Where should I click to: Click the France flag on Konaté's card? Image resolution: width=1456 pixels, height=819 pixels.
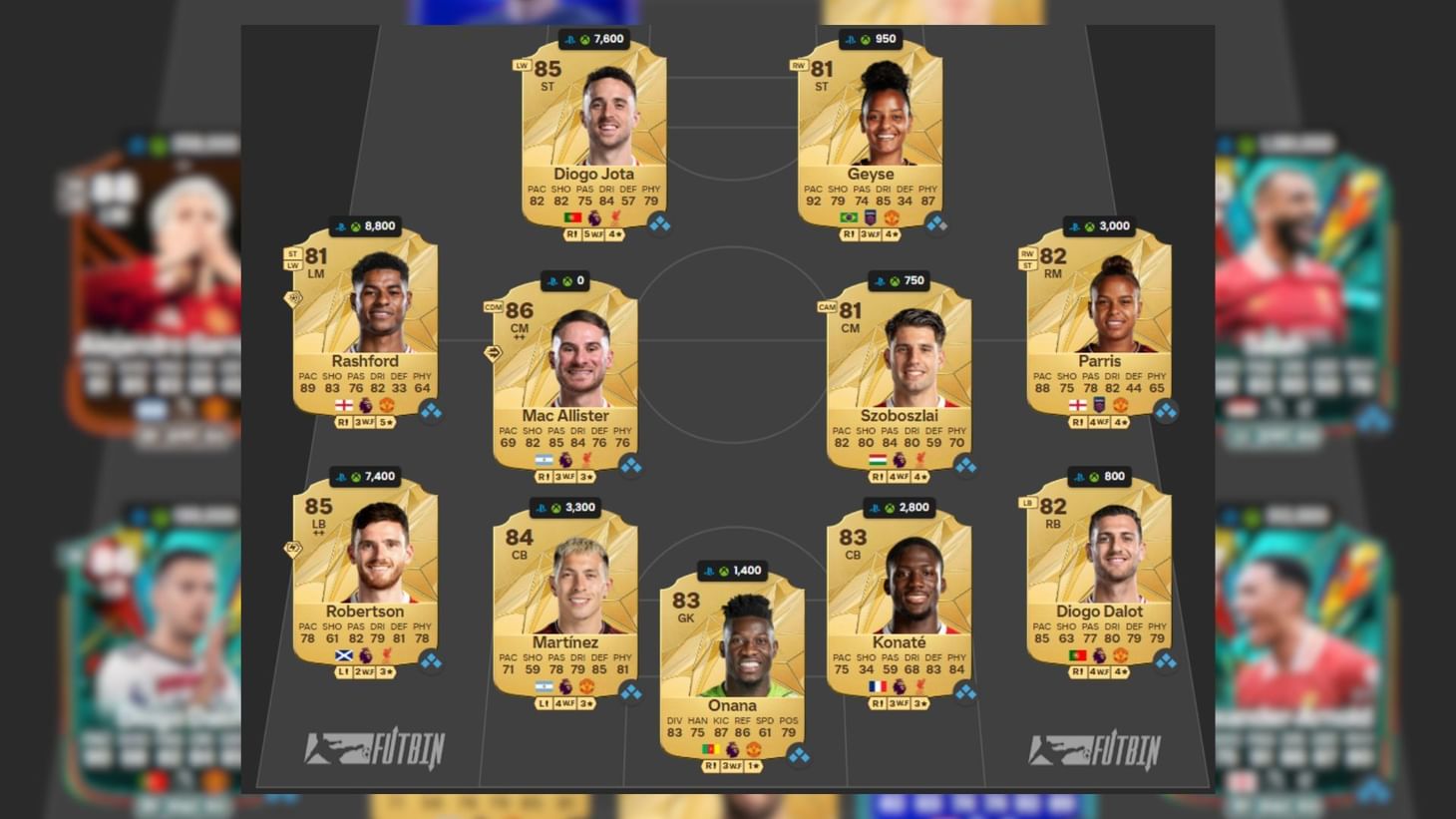point(878,687)
